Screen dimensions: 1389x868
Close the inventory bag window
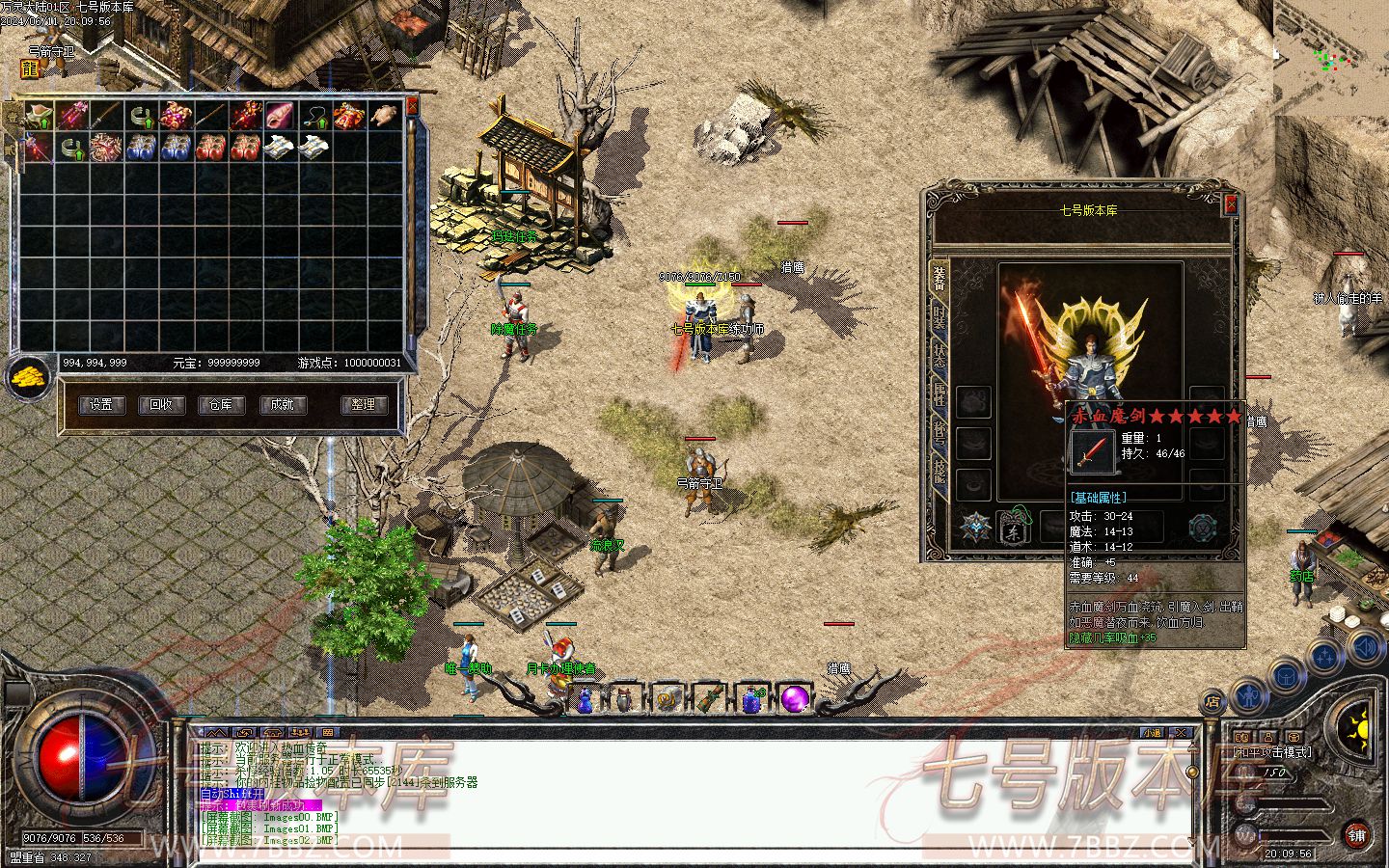coord(413,104)
